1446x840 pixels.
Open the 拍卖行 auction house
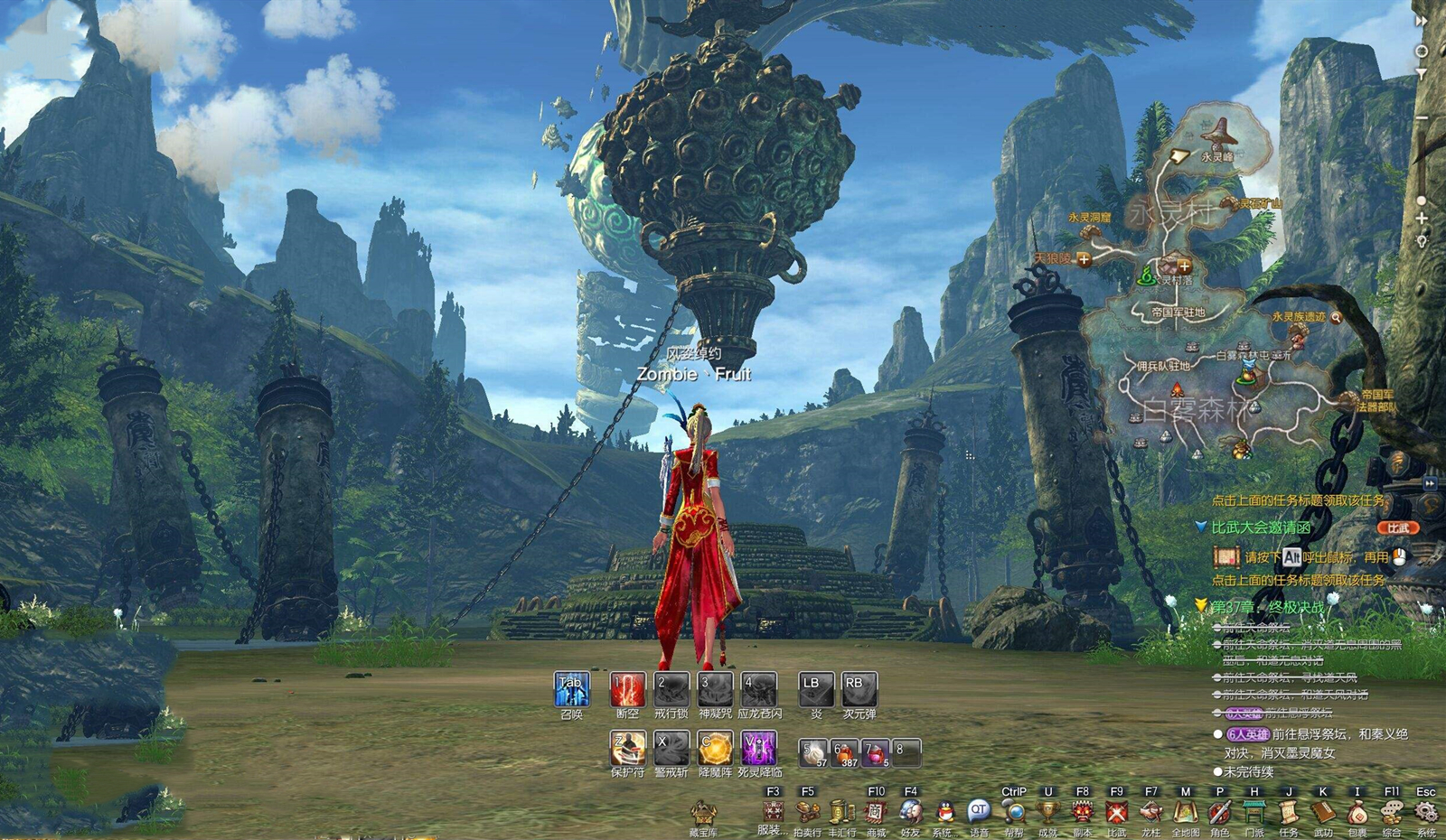[x=807, y=812]
